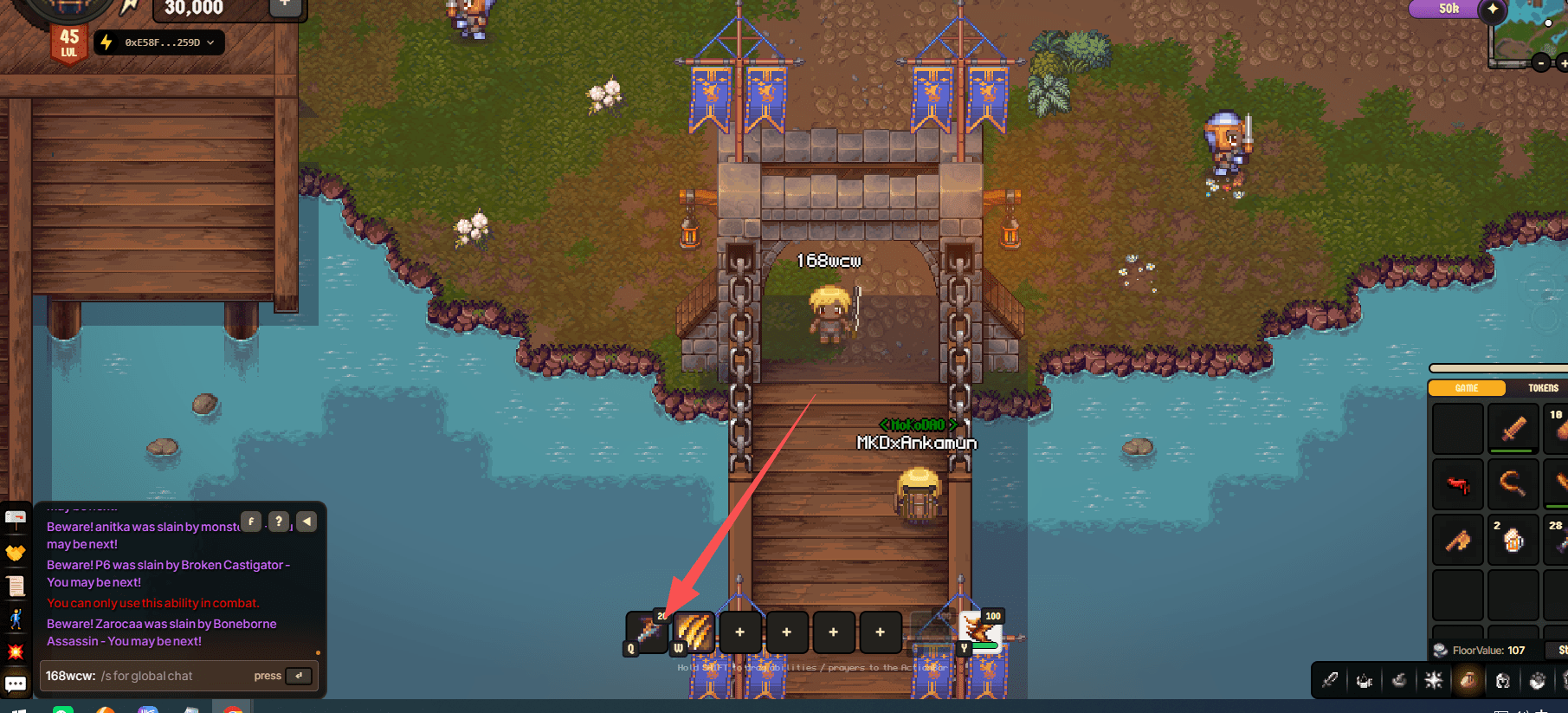Pick the wooden axe inventory slot
The width and height of the screenshot is (1568, 713).
tap(1458, 540)
